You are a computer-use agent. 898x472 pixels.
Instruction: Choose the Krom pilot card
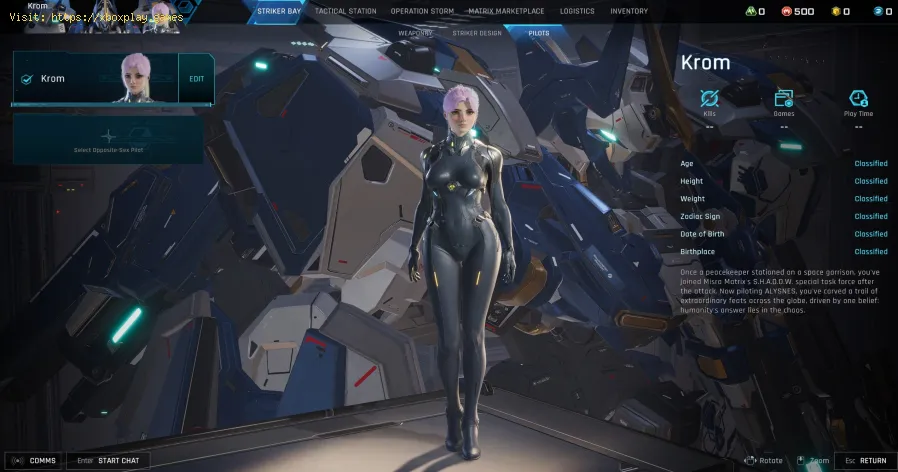pyautogui.click(x=95, y=79)
